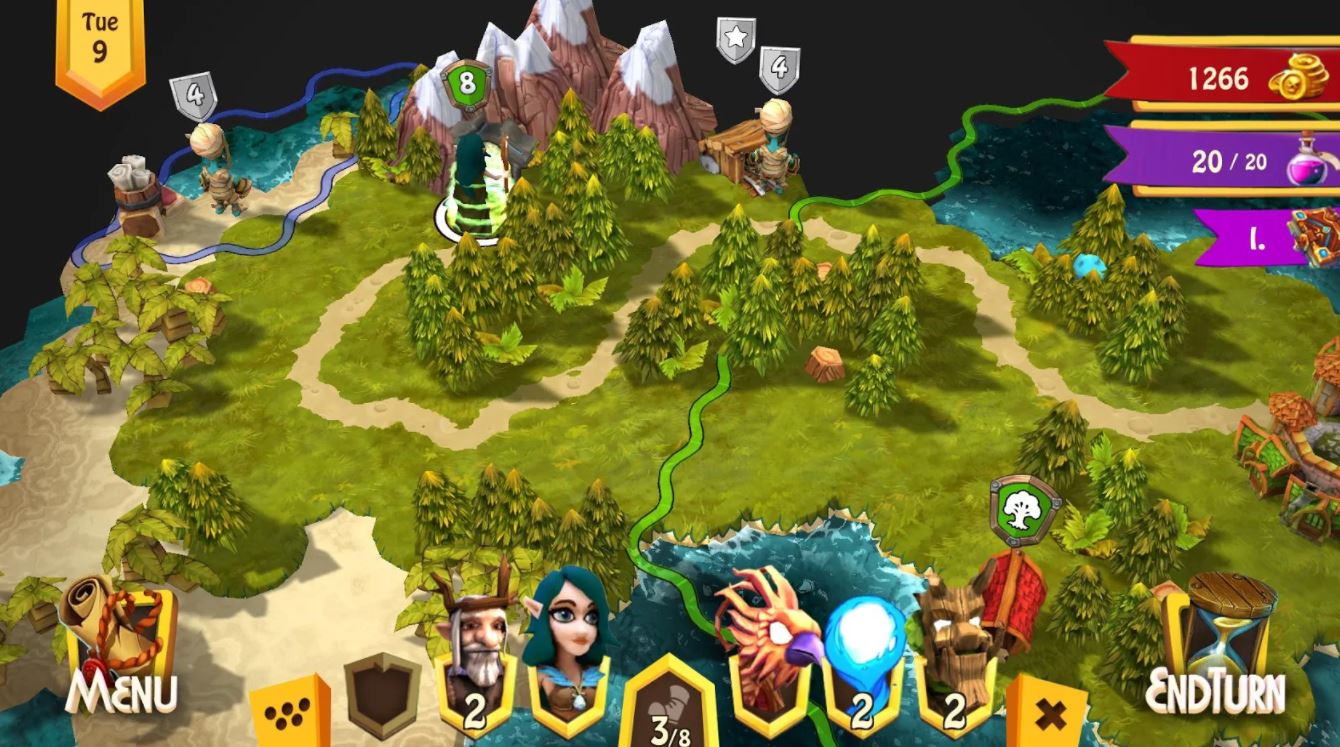The height and width of the screenshot is (747, 1340).
Task: Dismiss selection with the orange X marker
Action: [x=1052, y=712]
